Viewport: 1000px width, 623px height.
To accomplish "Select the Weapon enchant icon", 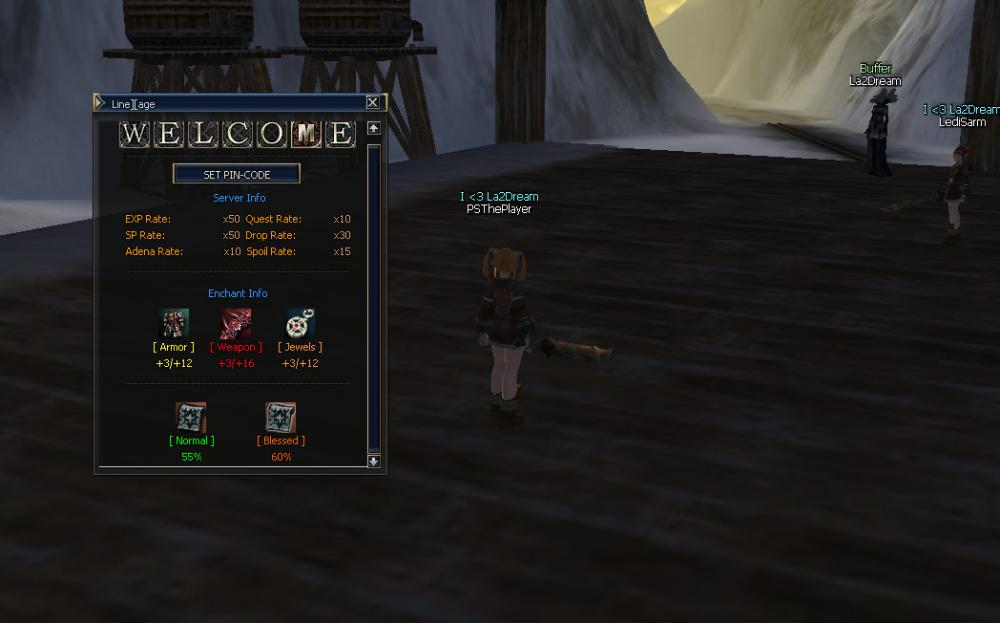I will pyautogui.click(x=236, y=324).
